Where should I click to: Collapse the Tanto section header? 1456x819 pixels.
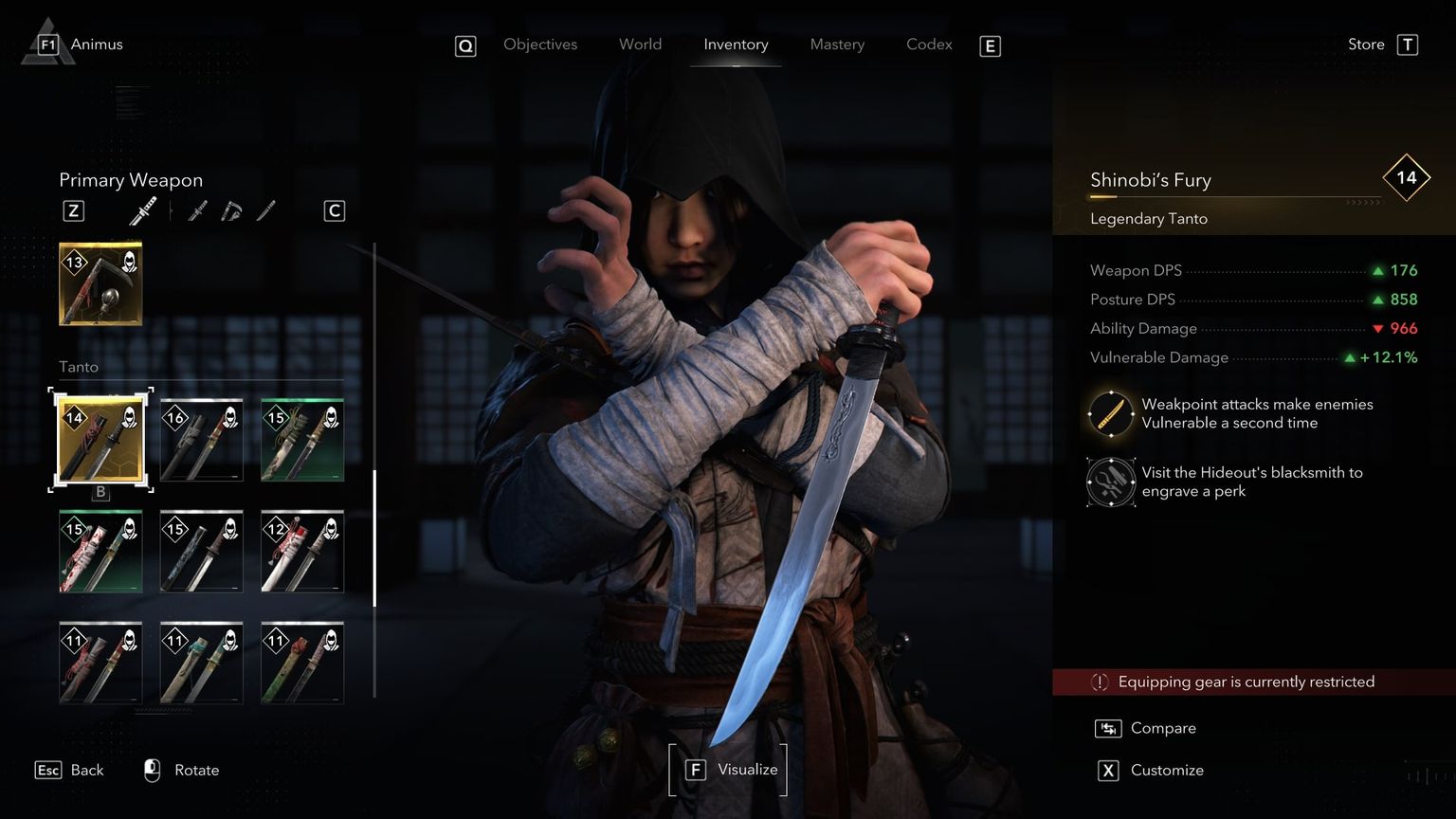(x=79, y=367)
